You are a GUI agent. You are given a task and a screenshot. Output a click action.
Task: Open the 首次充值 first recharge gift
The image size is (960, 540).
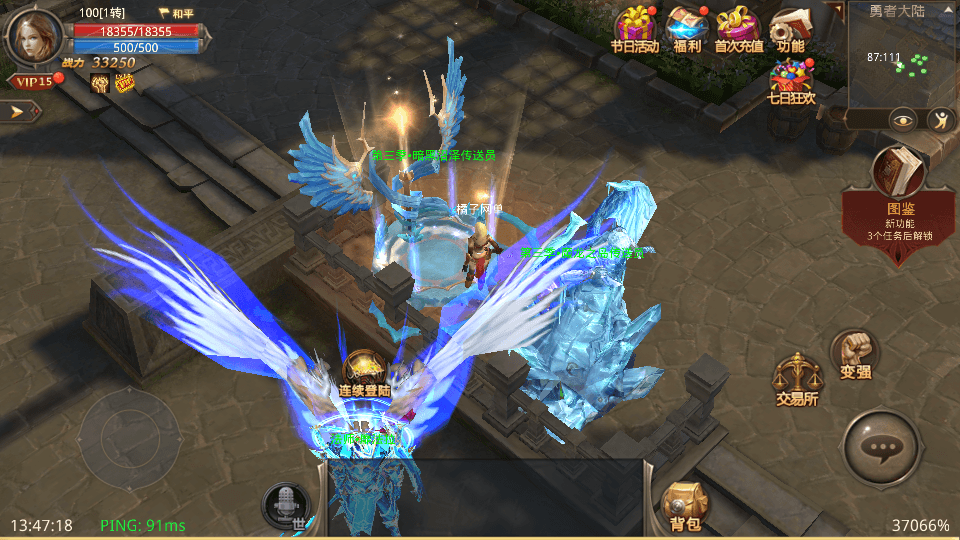point(739,27)
